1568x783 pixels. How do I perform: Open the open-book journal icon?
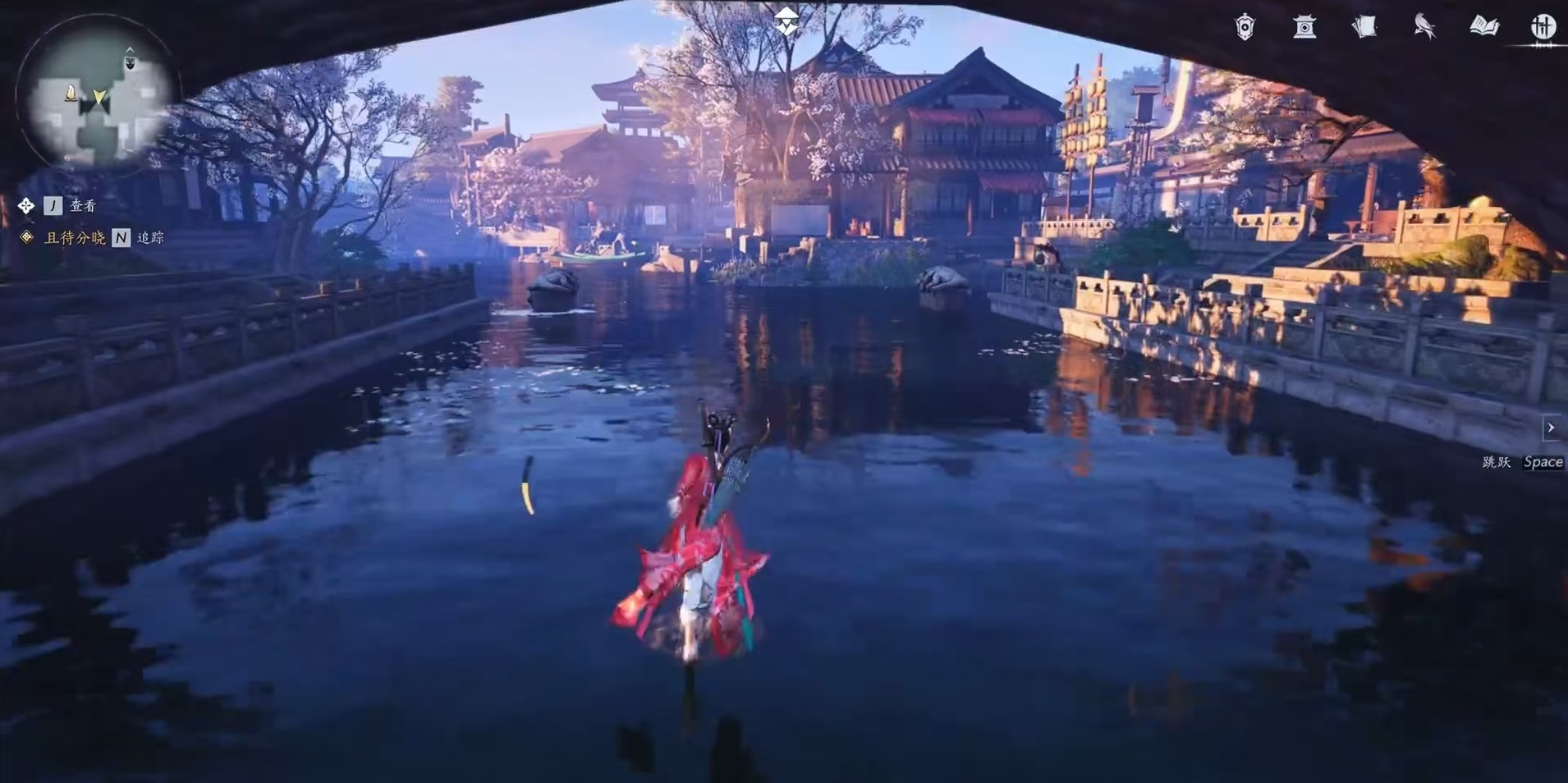tap(1484, 27)
